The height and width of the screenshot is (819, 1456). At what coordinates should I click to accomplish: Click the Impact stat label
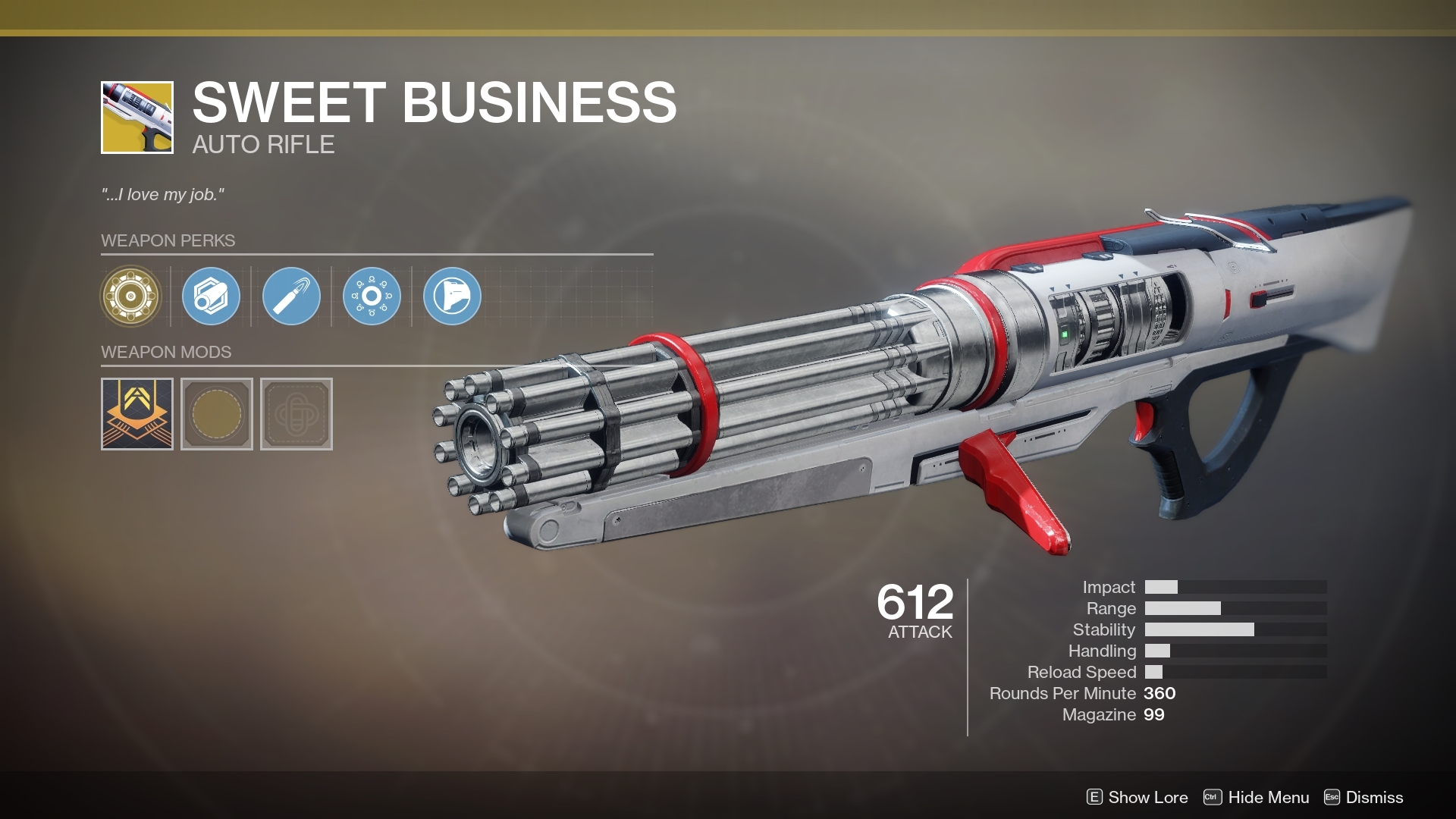(x=1110, y=587)
